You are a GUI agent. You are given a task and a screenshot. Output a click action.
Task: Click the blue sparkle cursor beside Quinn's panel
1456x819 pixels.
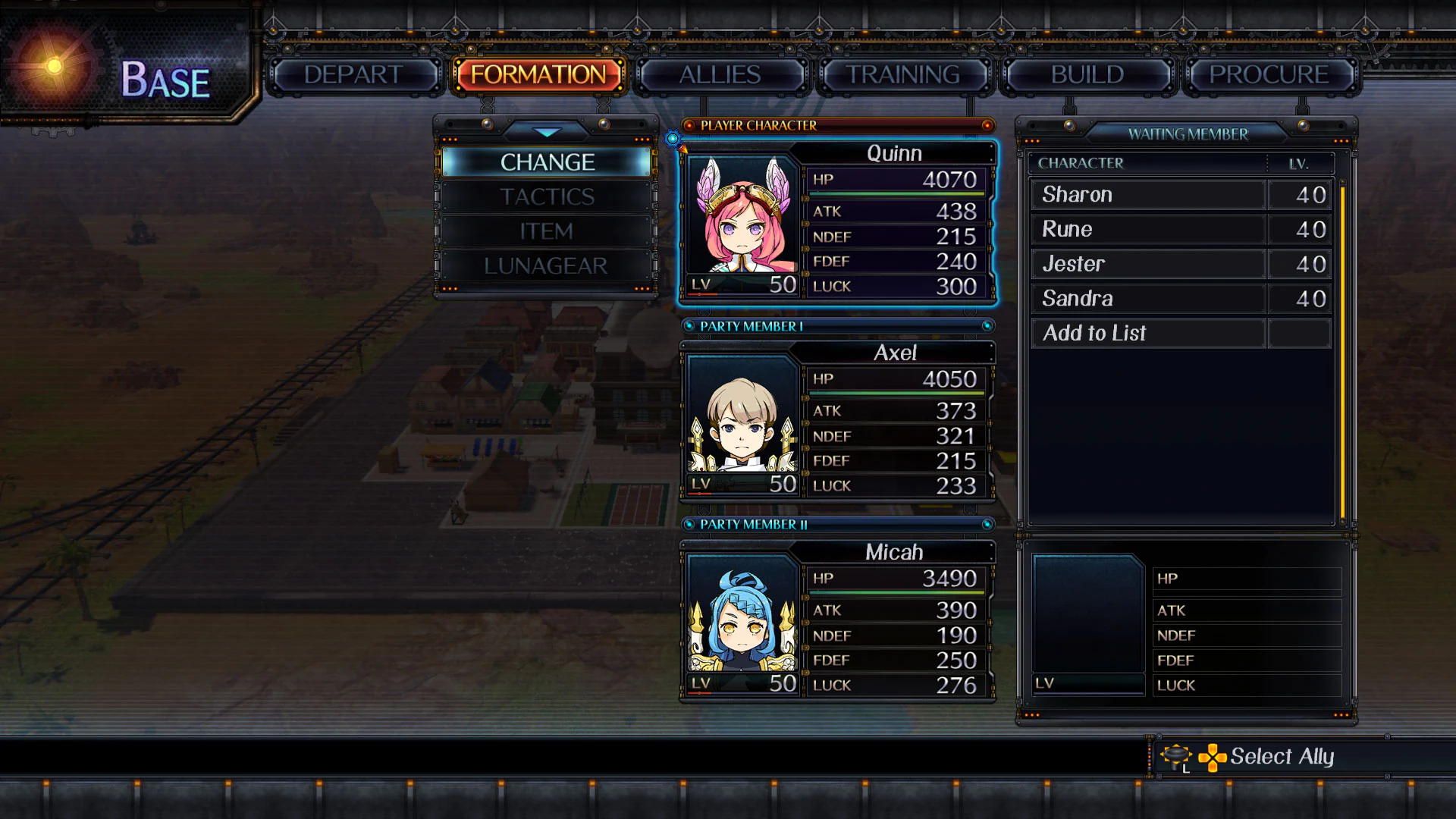(672, 138)
